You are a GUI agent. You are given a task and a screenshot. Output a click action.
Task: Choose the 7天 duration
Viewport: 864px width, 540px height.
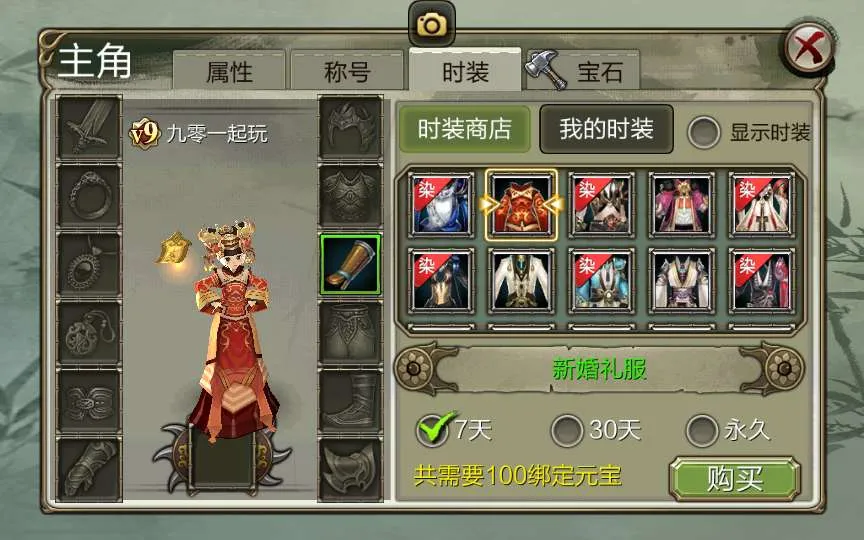[433, 431]
